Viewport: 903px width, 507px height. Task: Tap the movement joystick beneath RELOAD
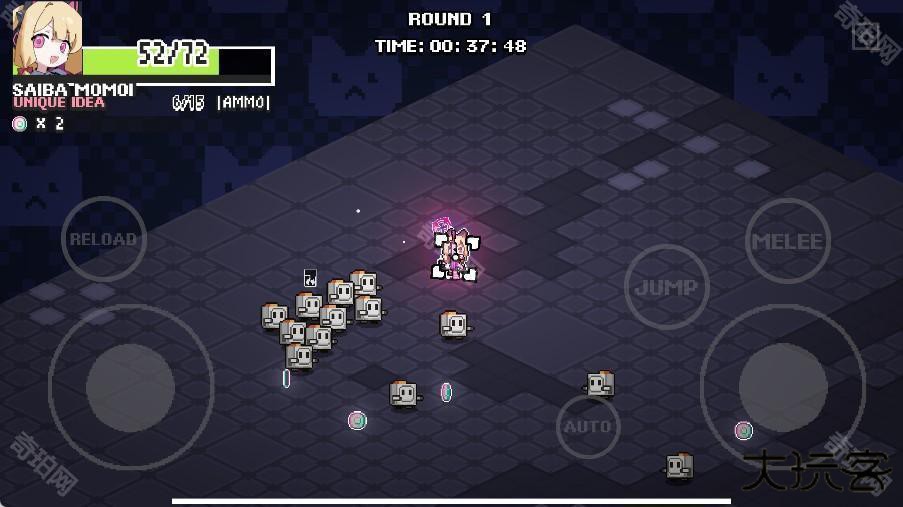[130, 386]
